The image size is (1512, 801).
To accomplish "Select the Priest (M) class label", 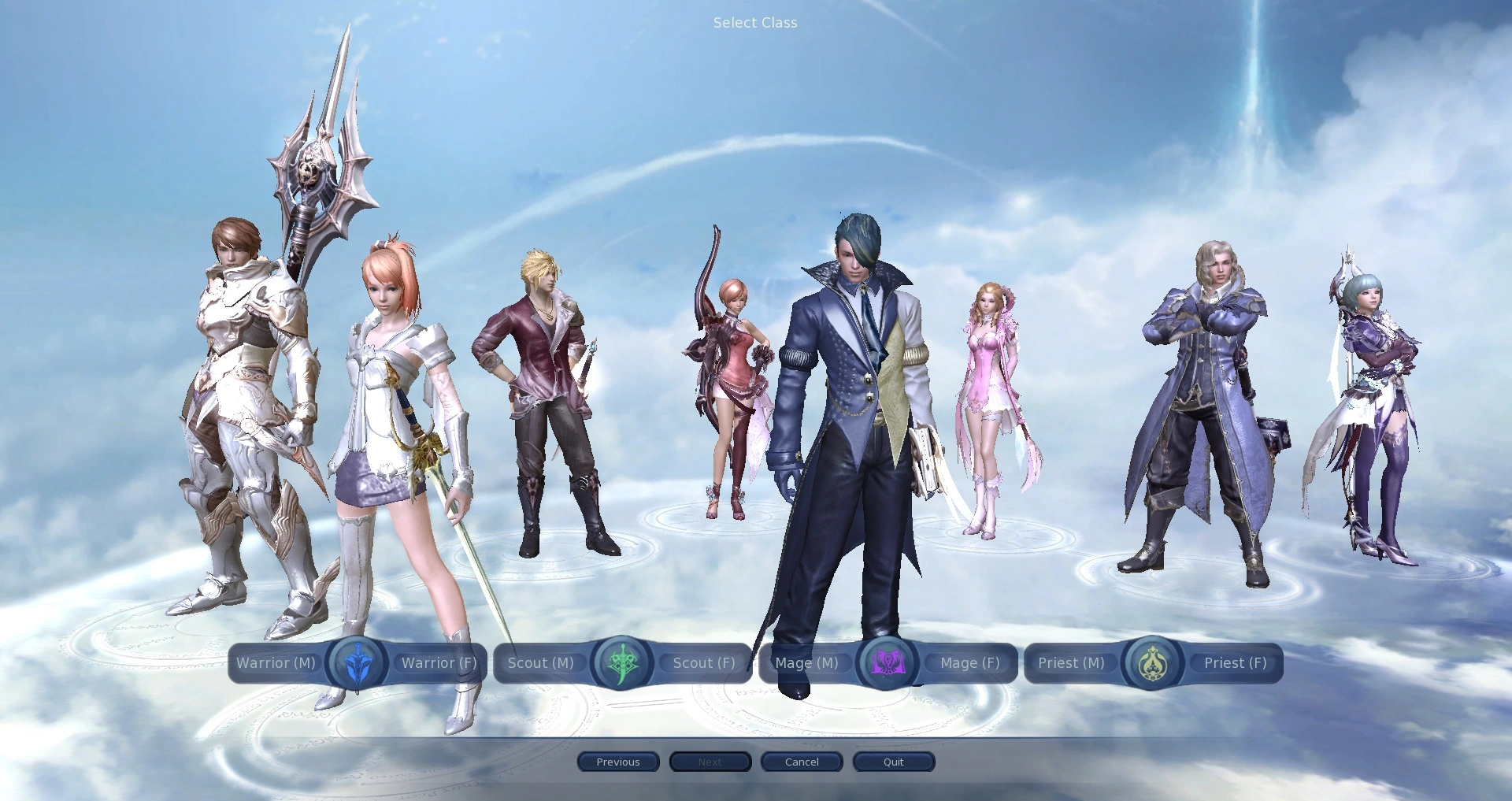I will coord(1071,663).
